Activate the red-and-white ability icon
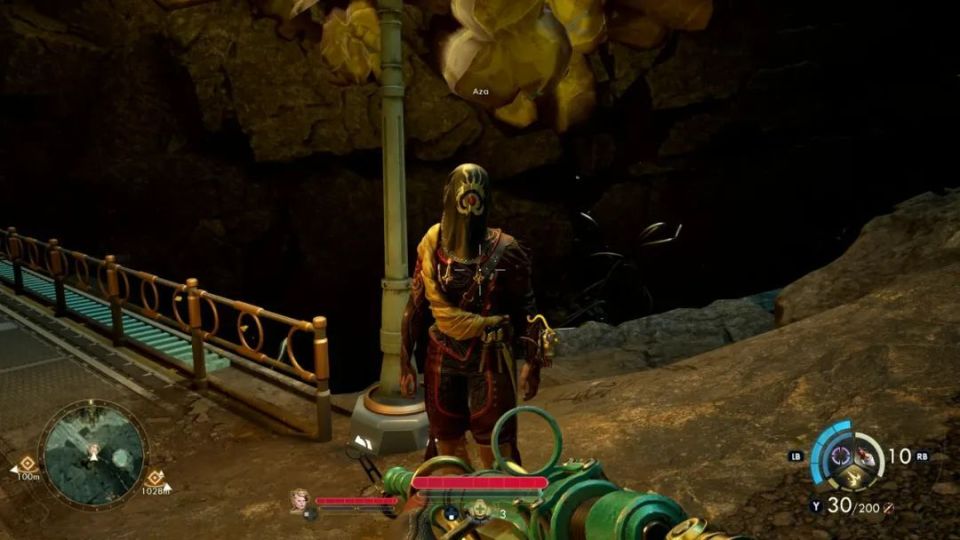The width and height of the screenshot is (960, 540). pos(865,458)
